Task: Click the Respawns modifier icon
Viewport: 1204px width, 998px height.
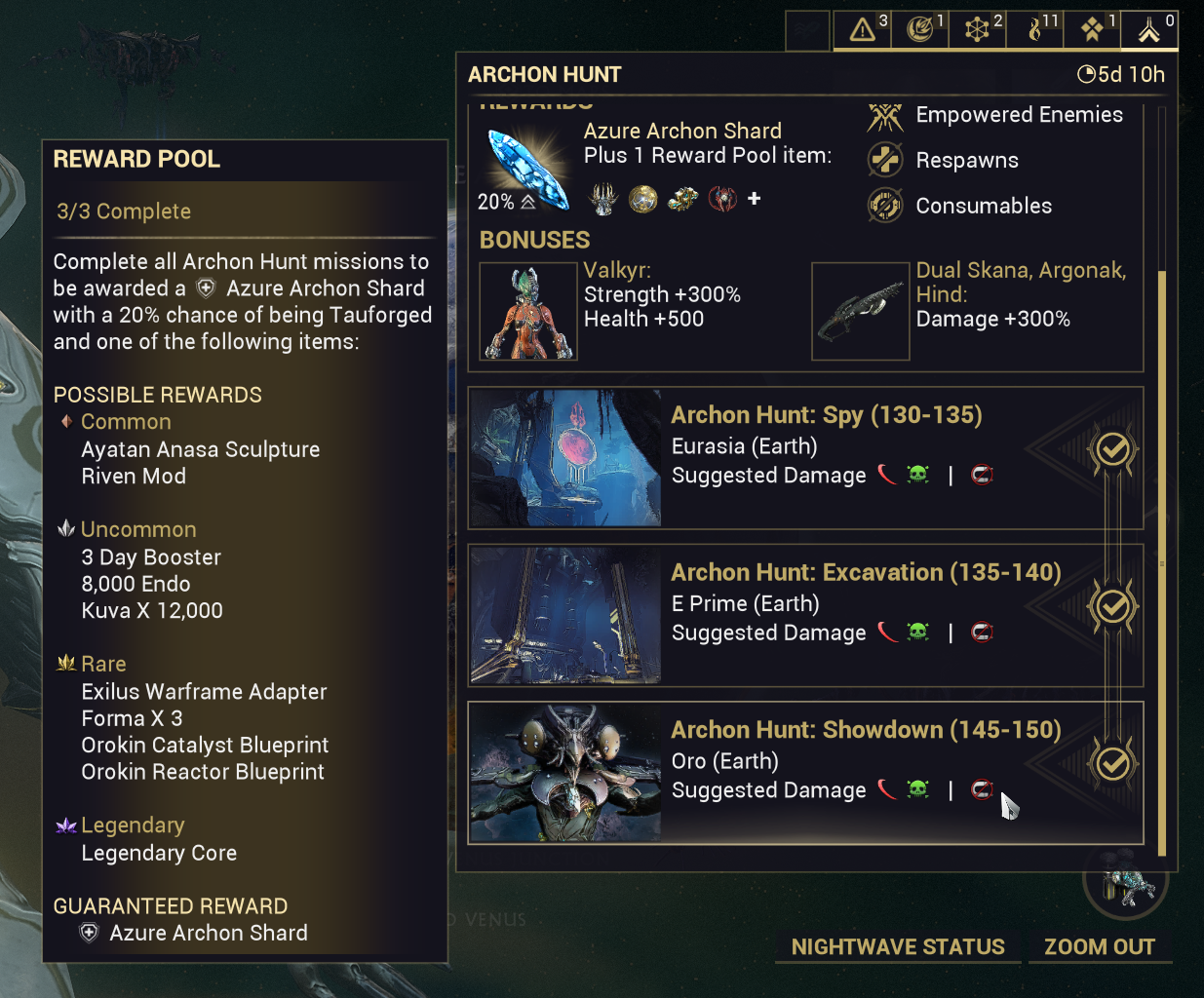Action: pos(885,160)
